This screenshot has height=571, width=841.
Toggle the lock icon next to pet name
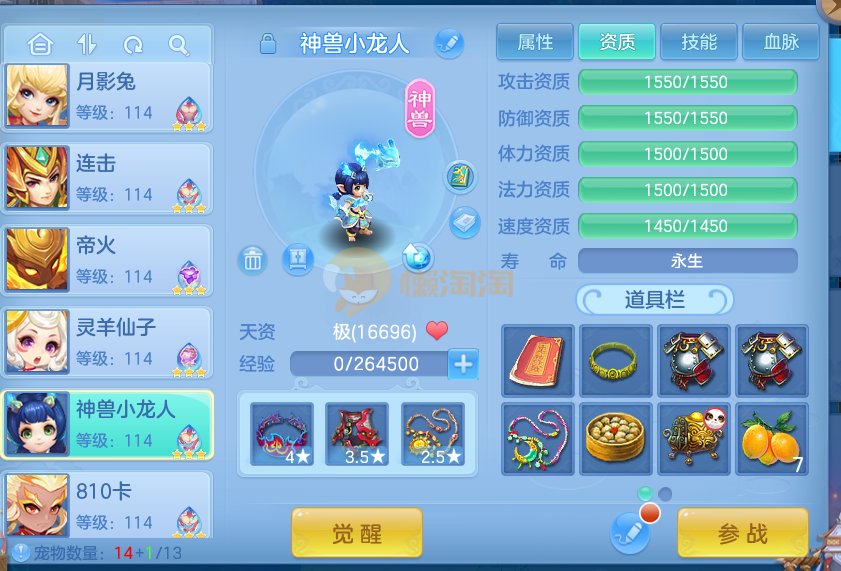(267, 43)
